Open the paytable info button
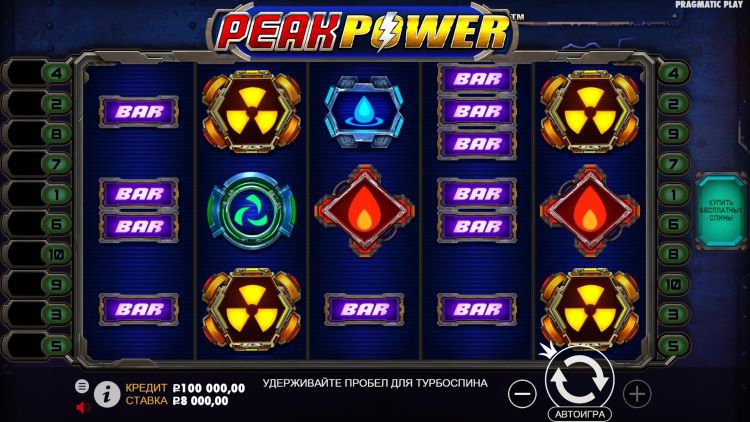This screenshot has height=422, width=750. pyautogui.click(x=107, y=394)
